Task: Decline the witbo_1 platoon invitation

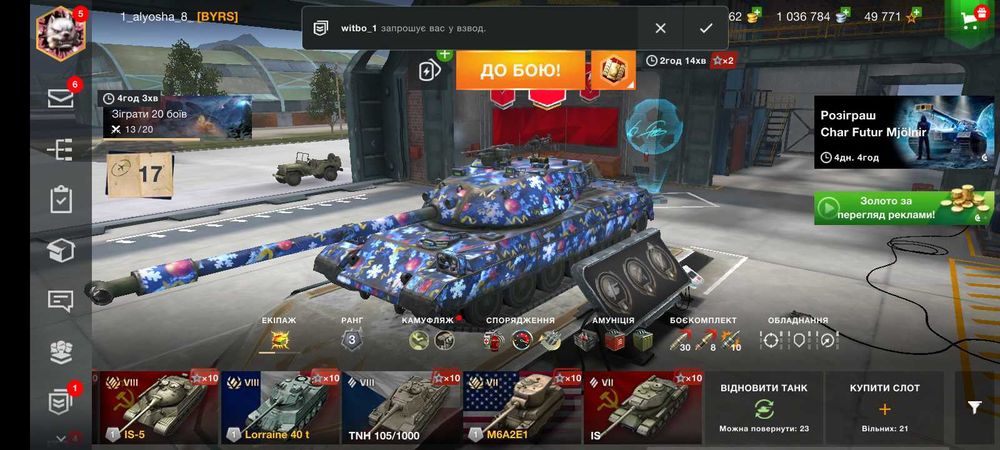Action: pos(660,28)
